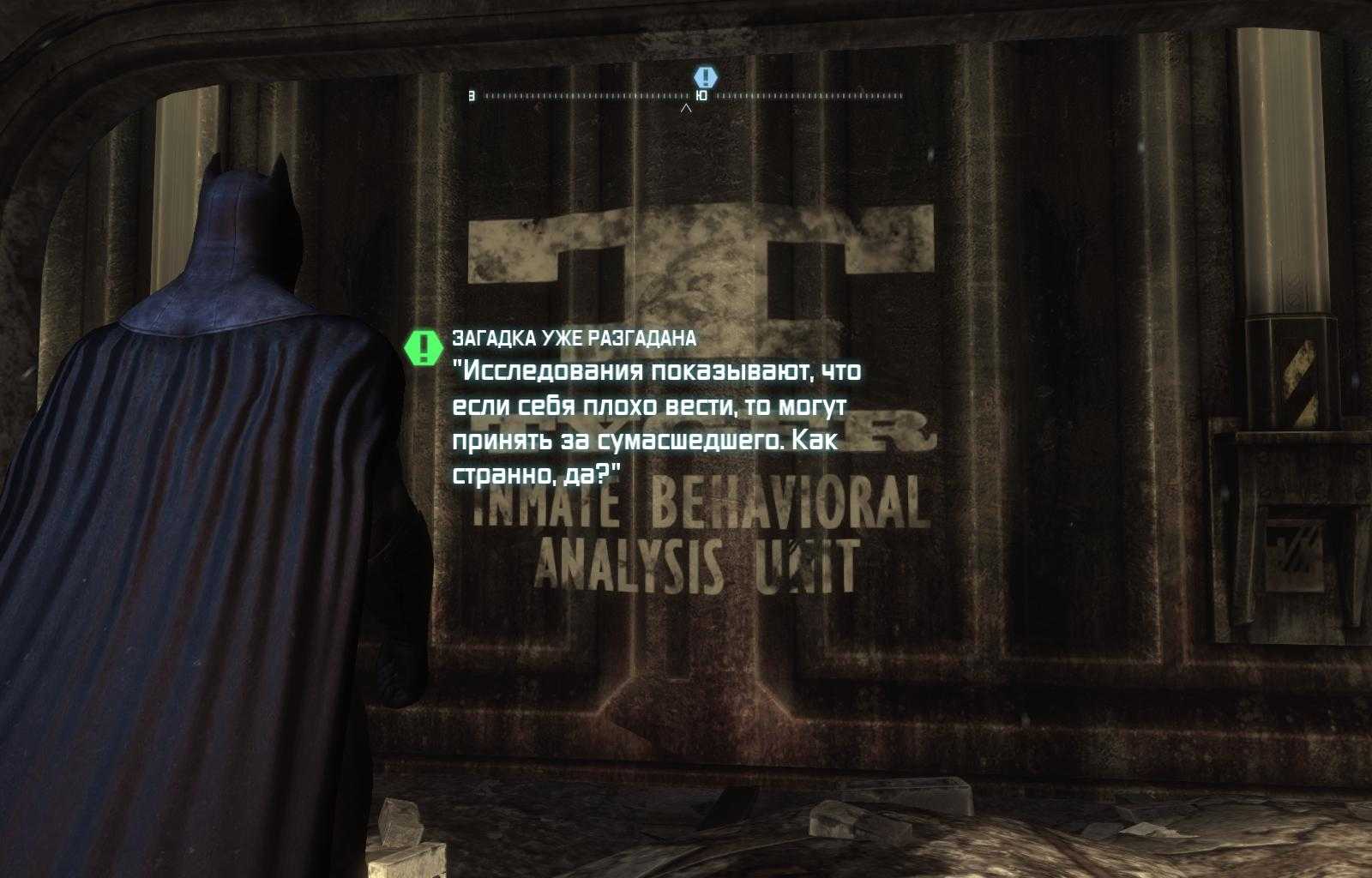Screen dimensions: 1372x878
Task: Click the green riddle-solved exclamation icon
Action: pyautogui.click(x=424, y=347)
